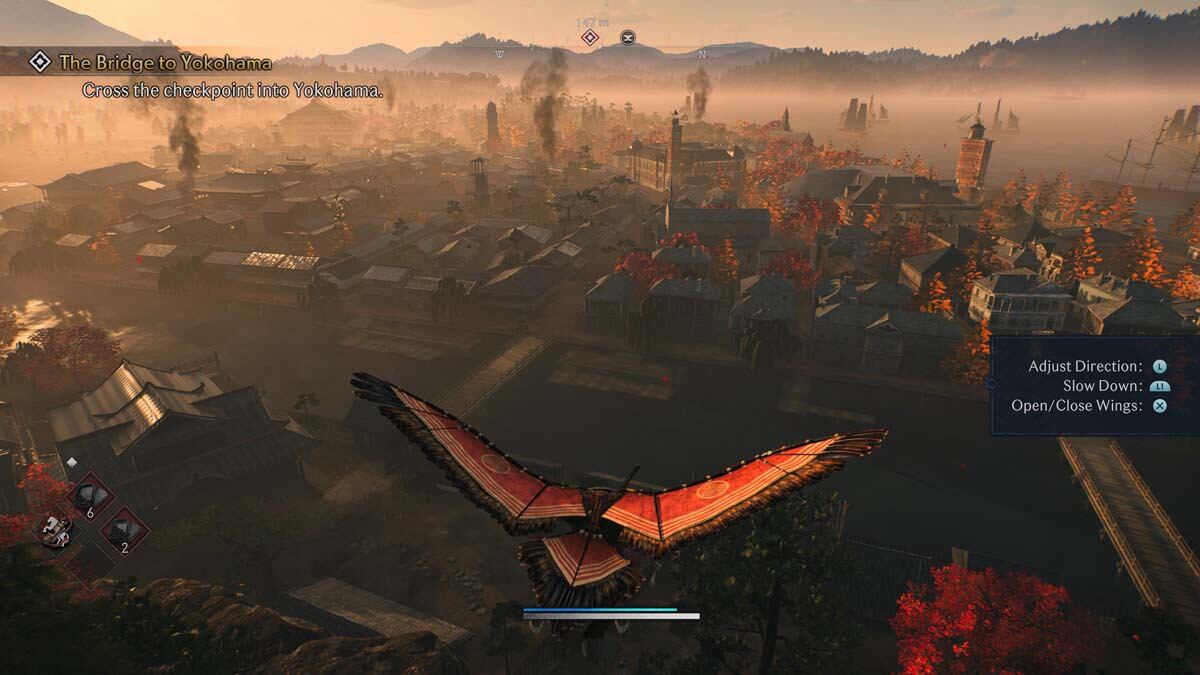Image resolution: width=1200 pixels, height=675 pixels.
Task: Select the item slot holding 6
Action: click(90, 496)
